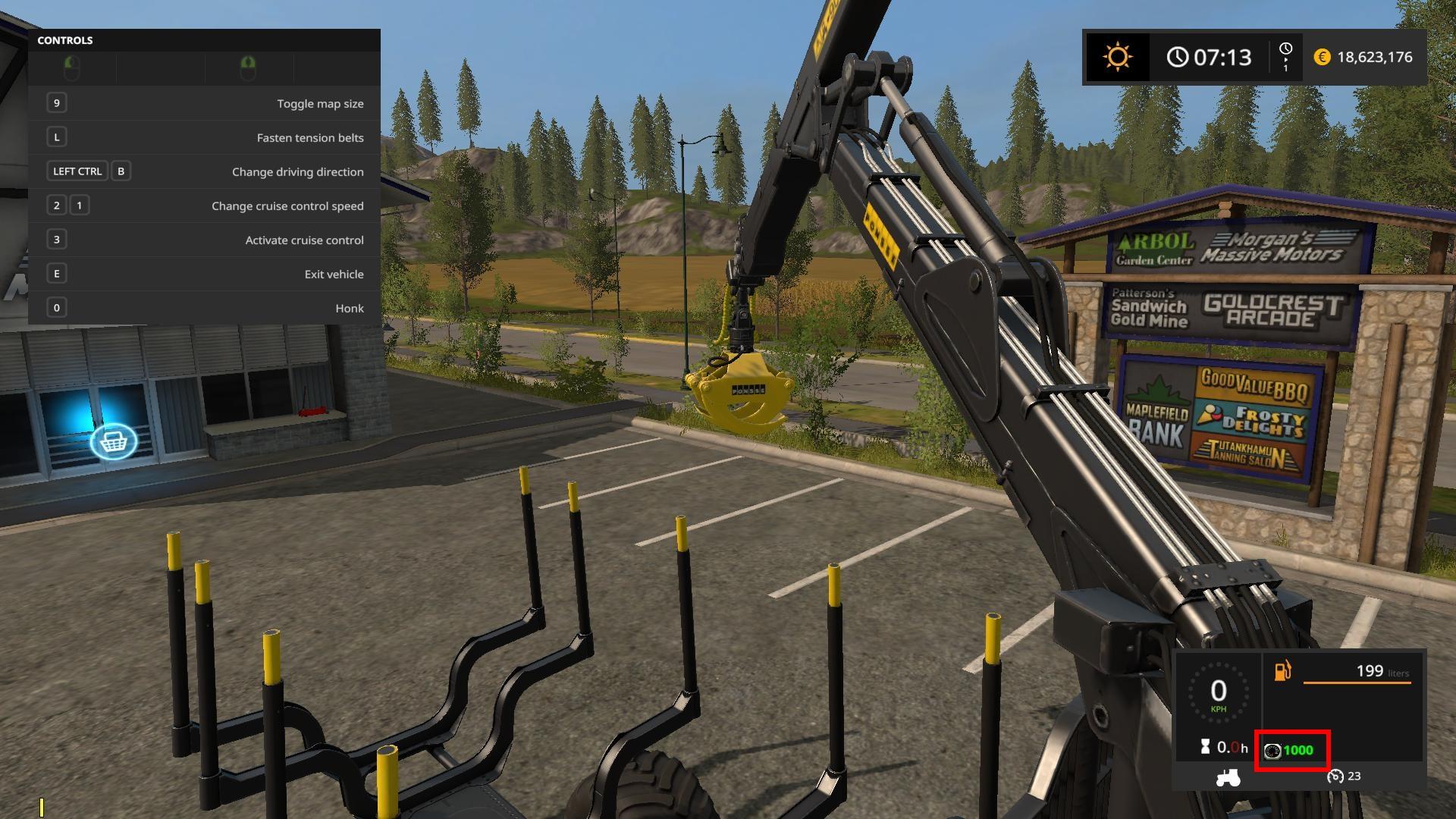This screenshot has height=819, width=1456.
Task: Click the orange fuel pump icon
Action: tap(1282, 671)
